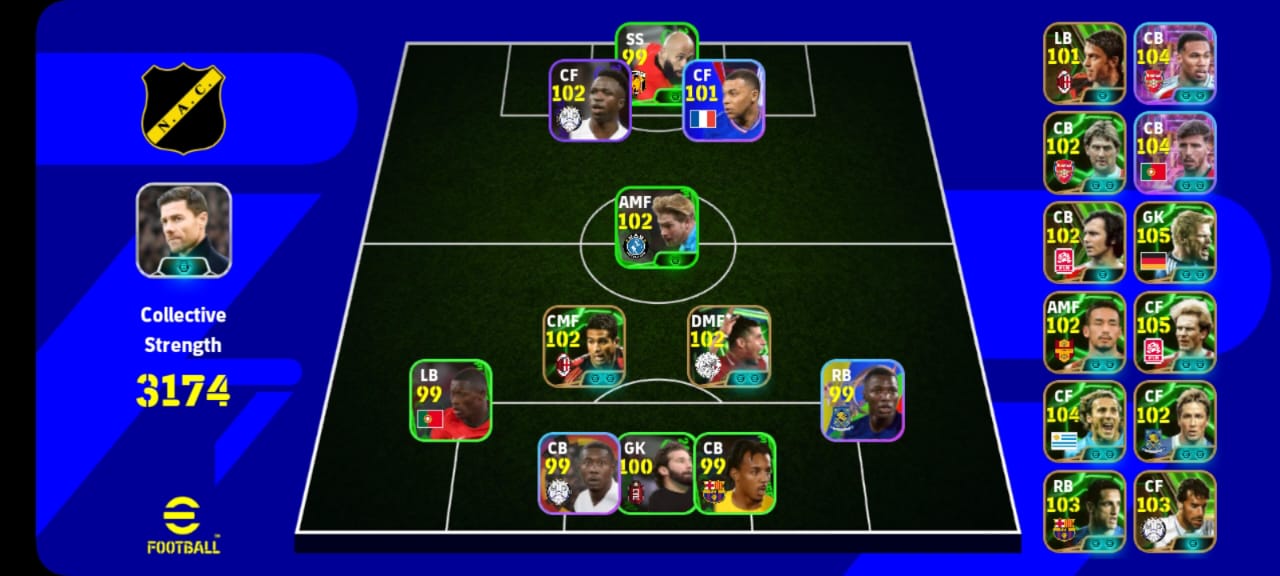Viewport: 1280px width, 576px height.
Task: Tap the GK 100 goalkeeper card
Action: coord(656,474)
